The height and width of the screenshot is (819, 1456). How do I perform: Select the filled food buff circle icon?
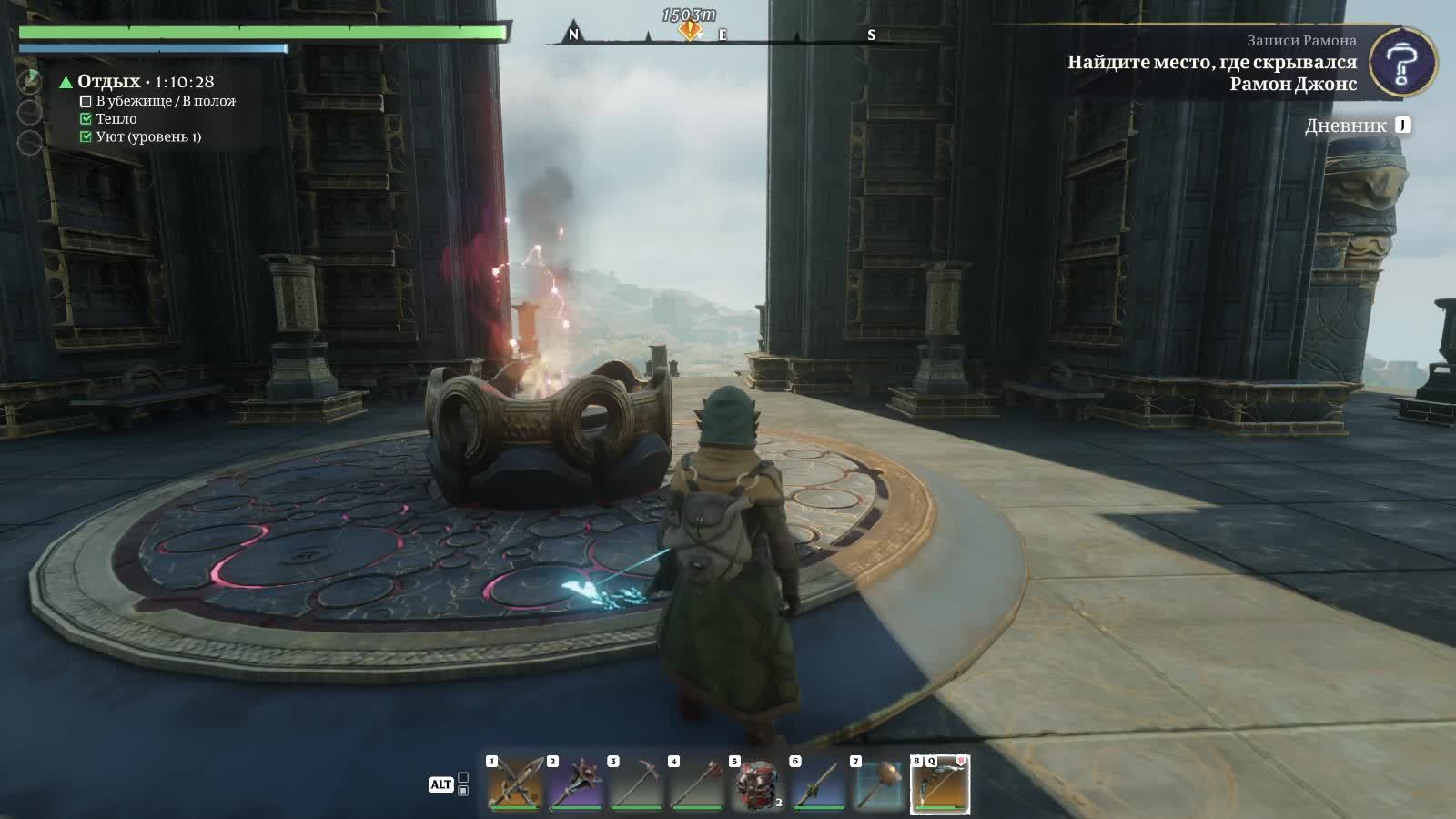pyautogui.click(x=30, y=82)
